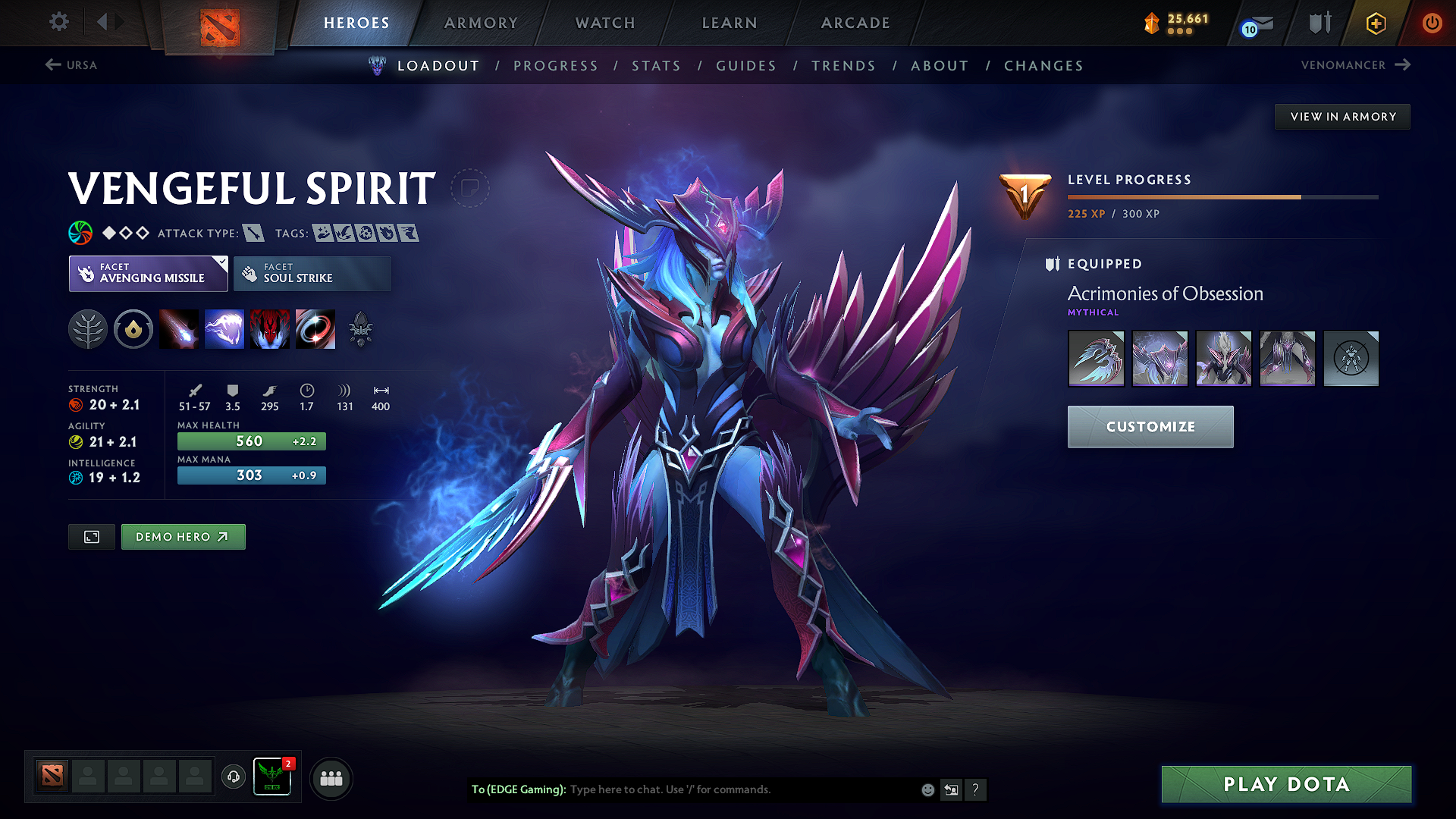Screen dimensions: 1456x819
Task: Open the Wave of Terror ability icon
Action: click(x=224, y=328)
